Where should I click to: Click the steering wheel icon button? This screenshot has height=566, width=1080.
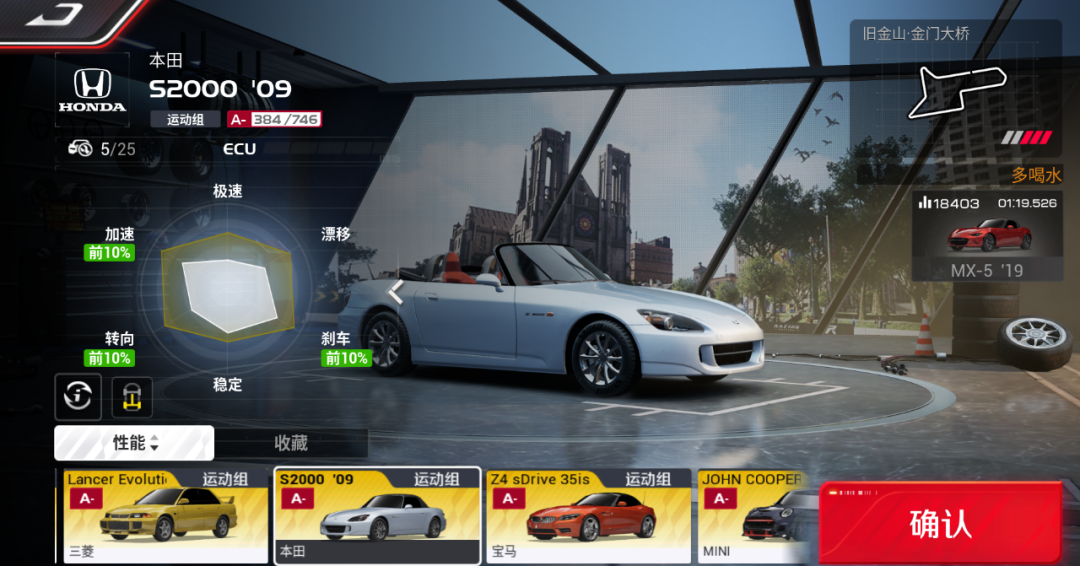pos(78,397)
